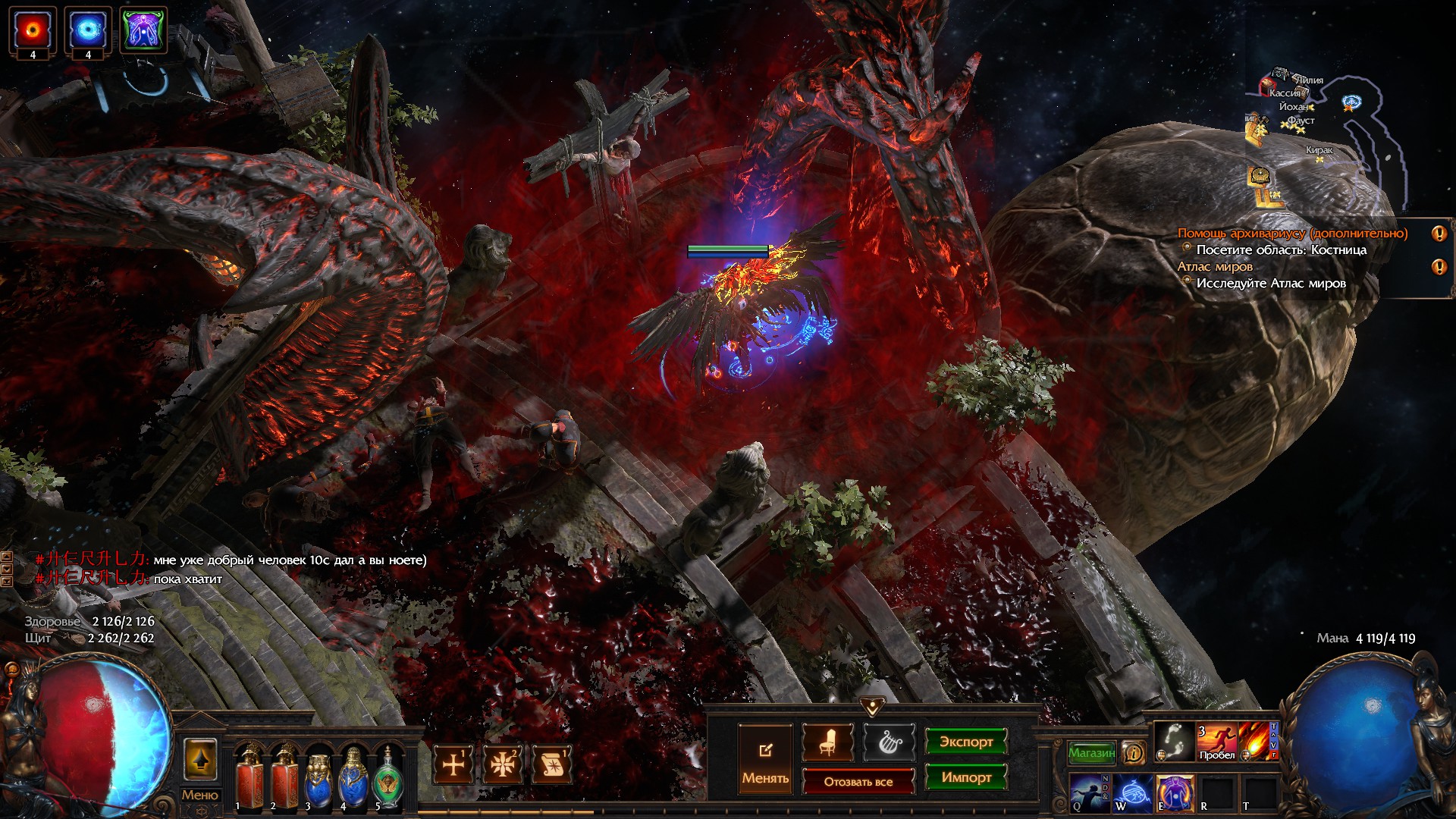Choose the Импорт hideout option

coord(965,777)
